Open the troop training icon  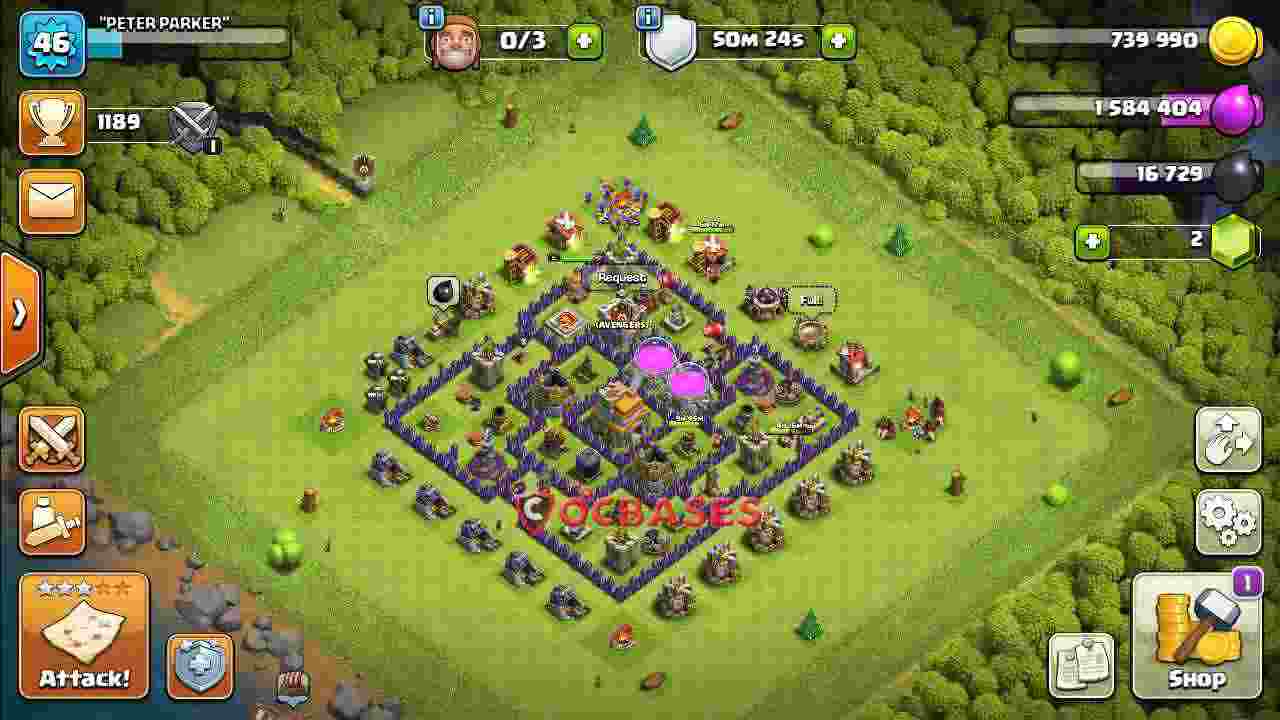pos(51,520)
